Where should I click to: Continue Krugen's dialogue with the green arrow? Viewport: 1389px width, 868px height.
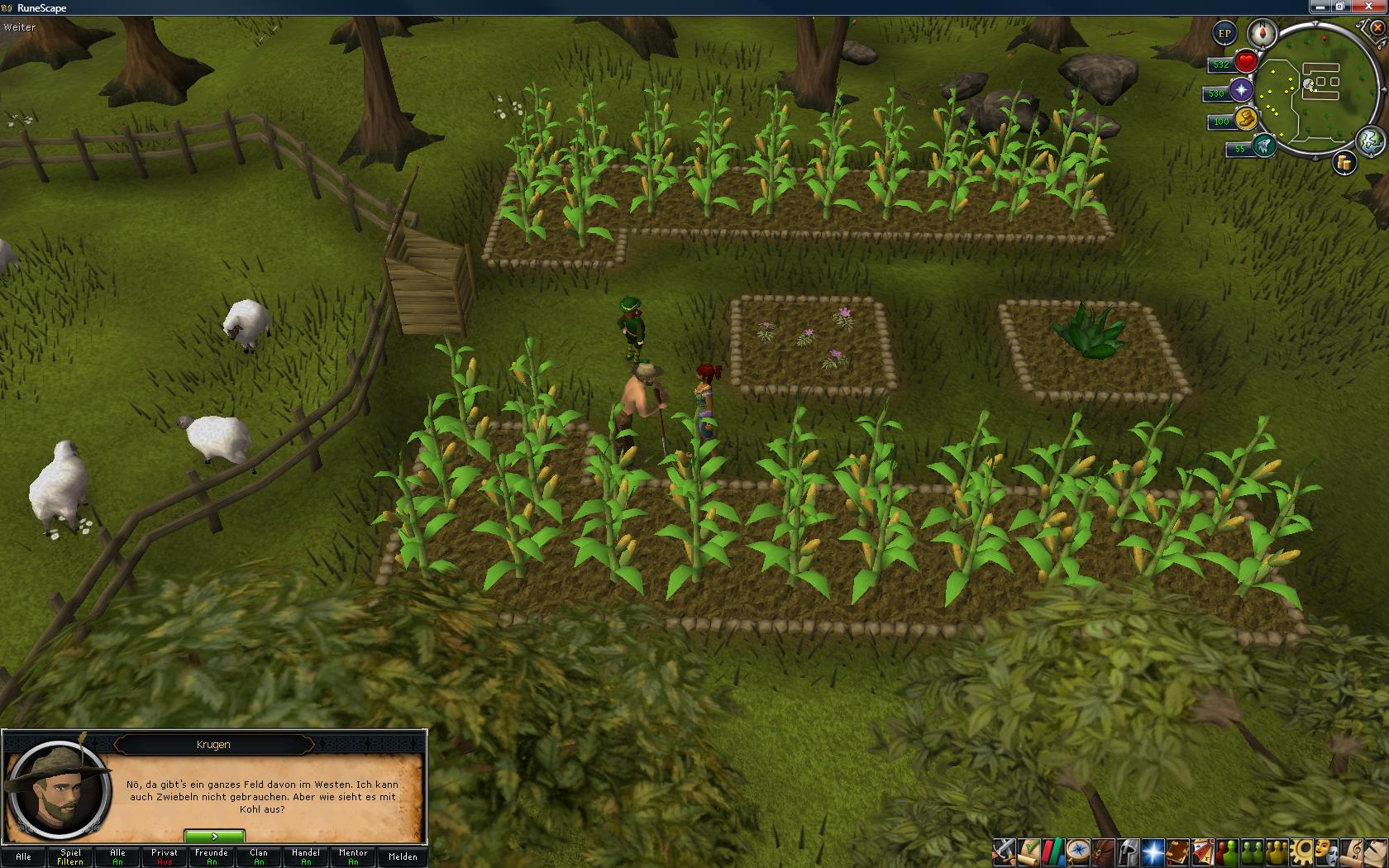tap(214, 837)
